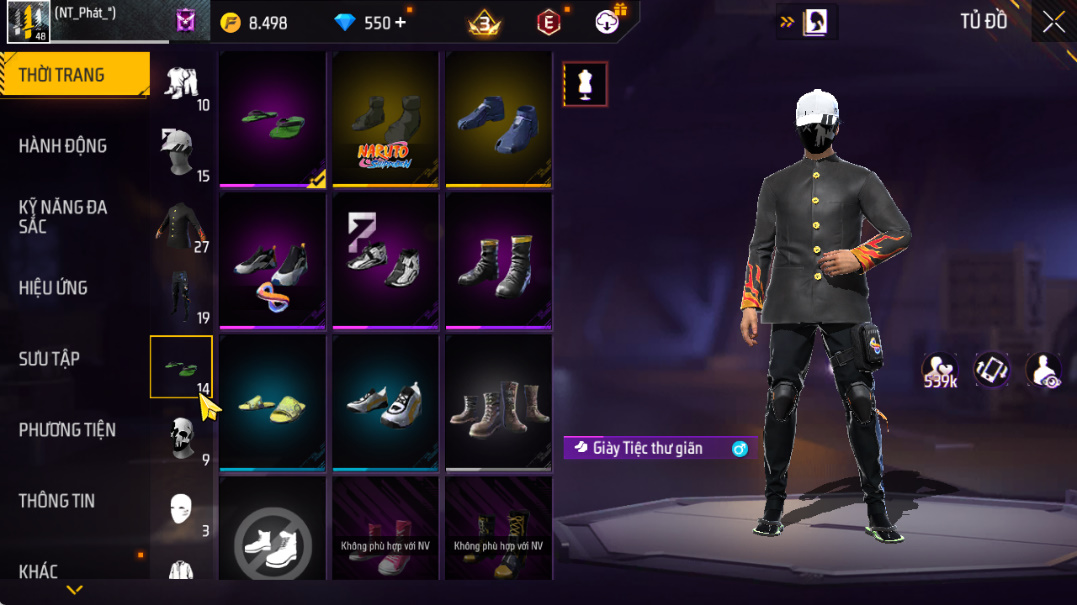Open the HIỆU ỨNG section
The height and width of the screenshot is (605, 1077).
(53, 288)
